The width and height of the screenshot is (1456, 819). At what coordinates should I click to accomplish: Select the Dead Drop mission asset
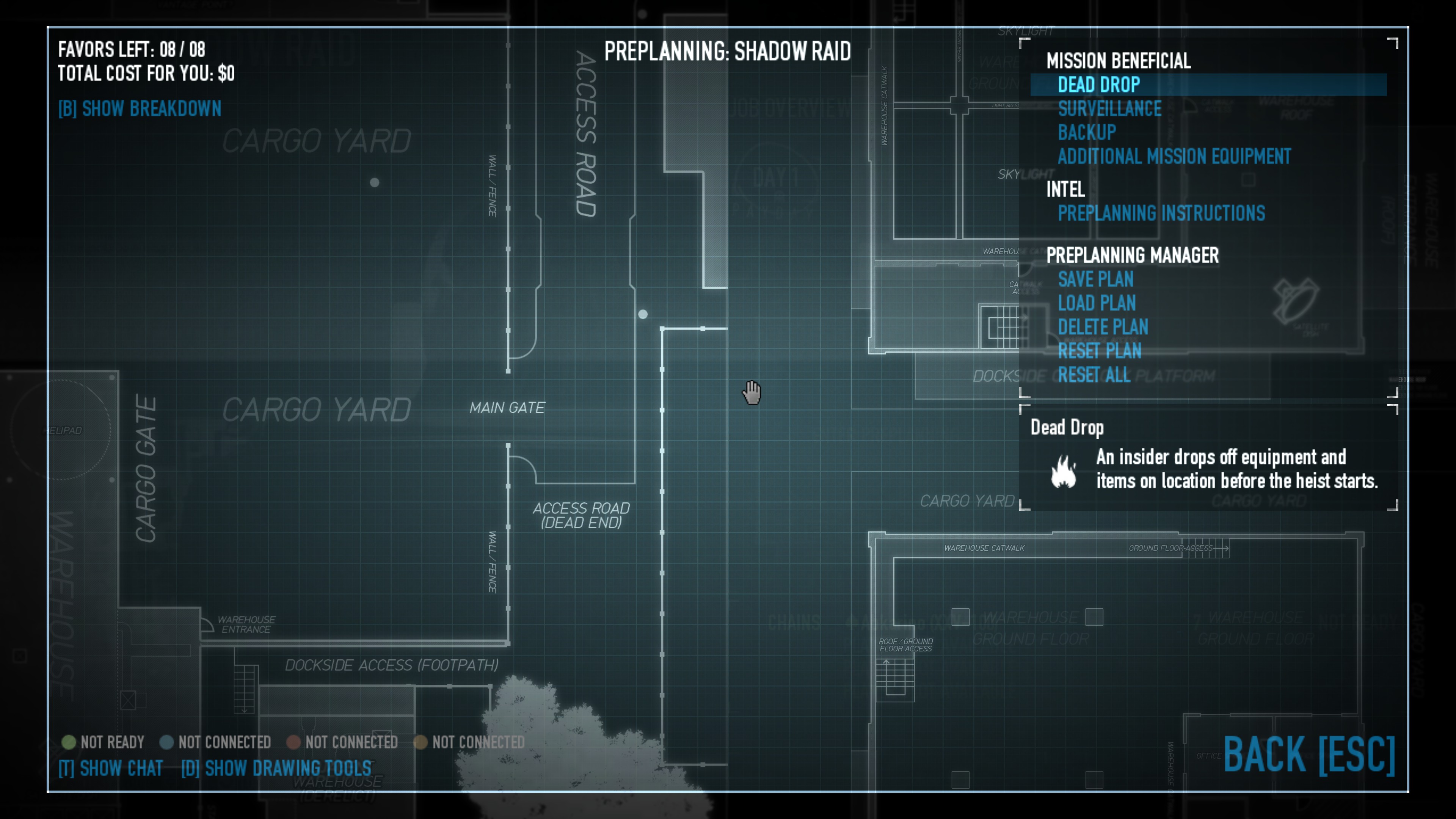point(1099,85)
